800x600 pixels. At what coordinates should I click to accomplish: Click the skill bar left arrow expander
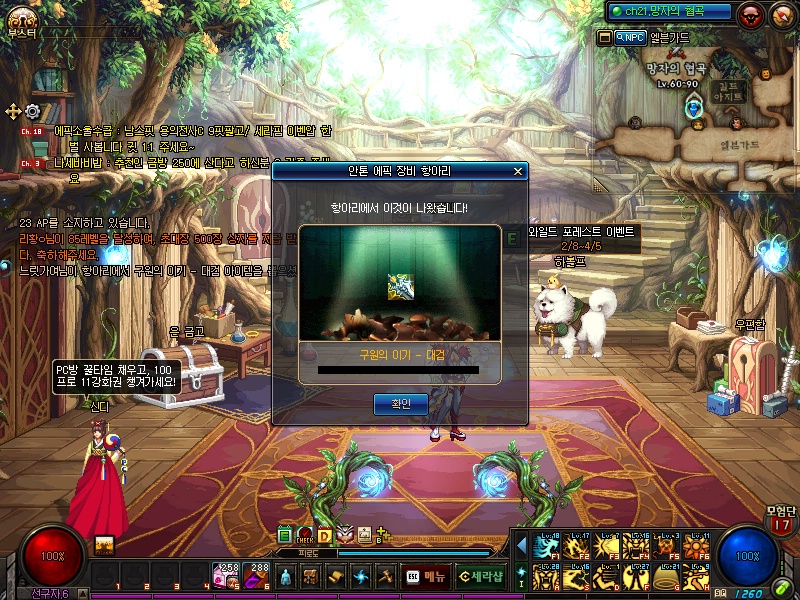521,545
